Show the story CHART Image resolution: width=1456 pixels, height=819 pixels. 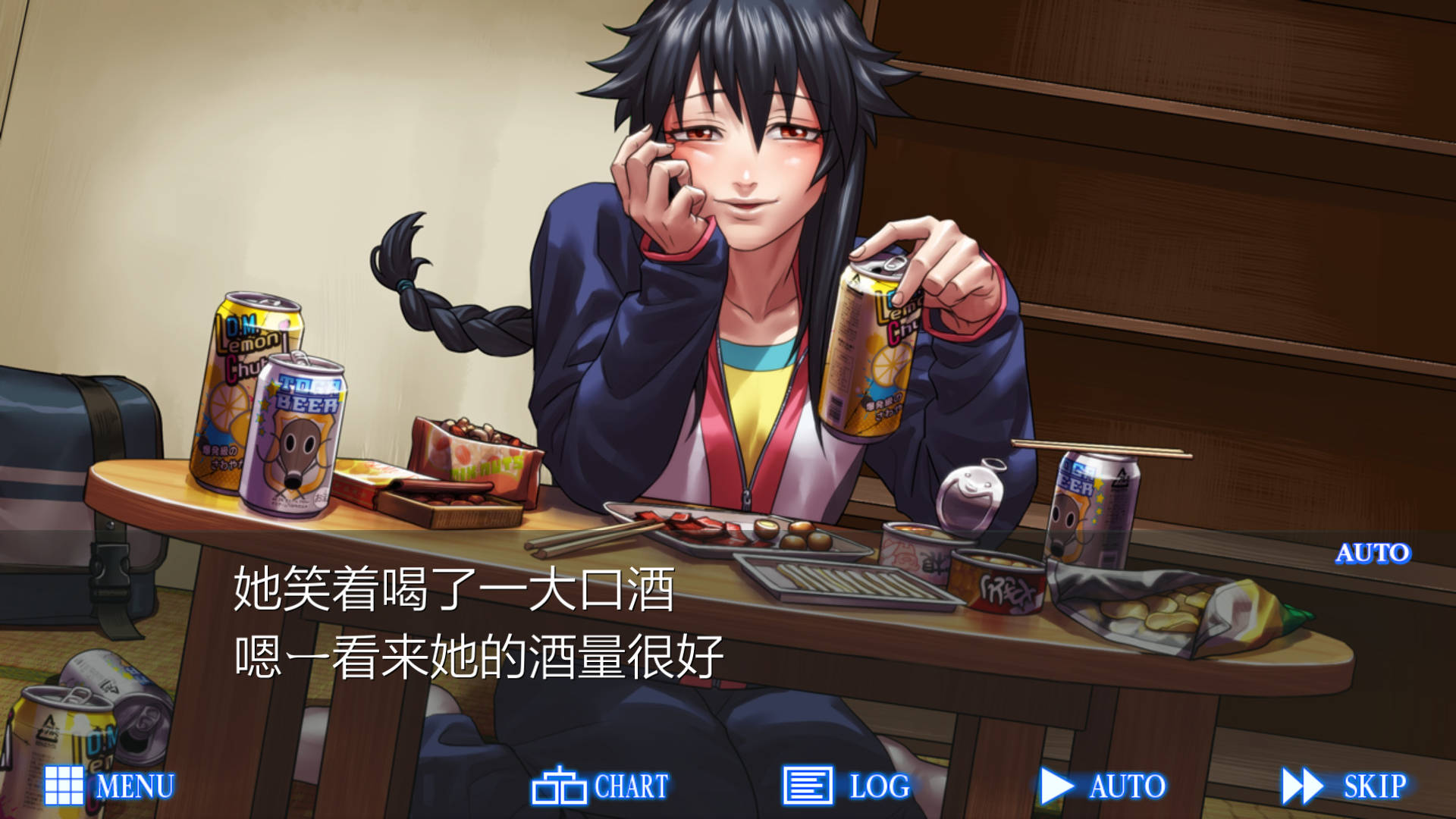point(601,786)
